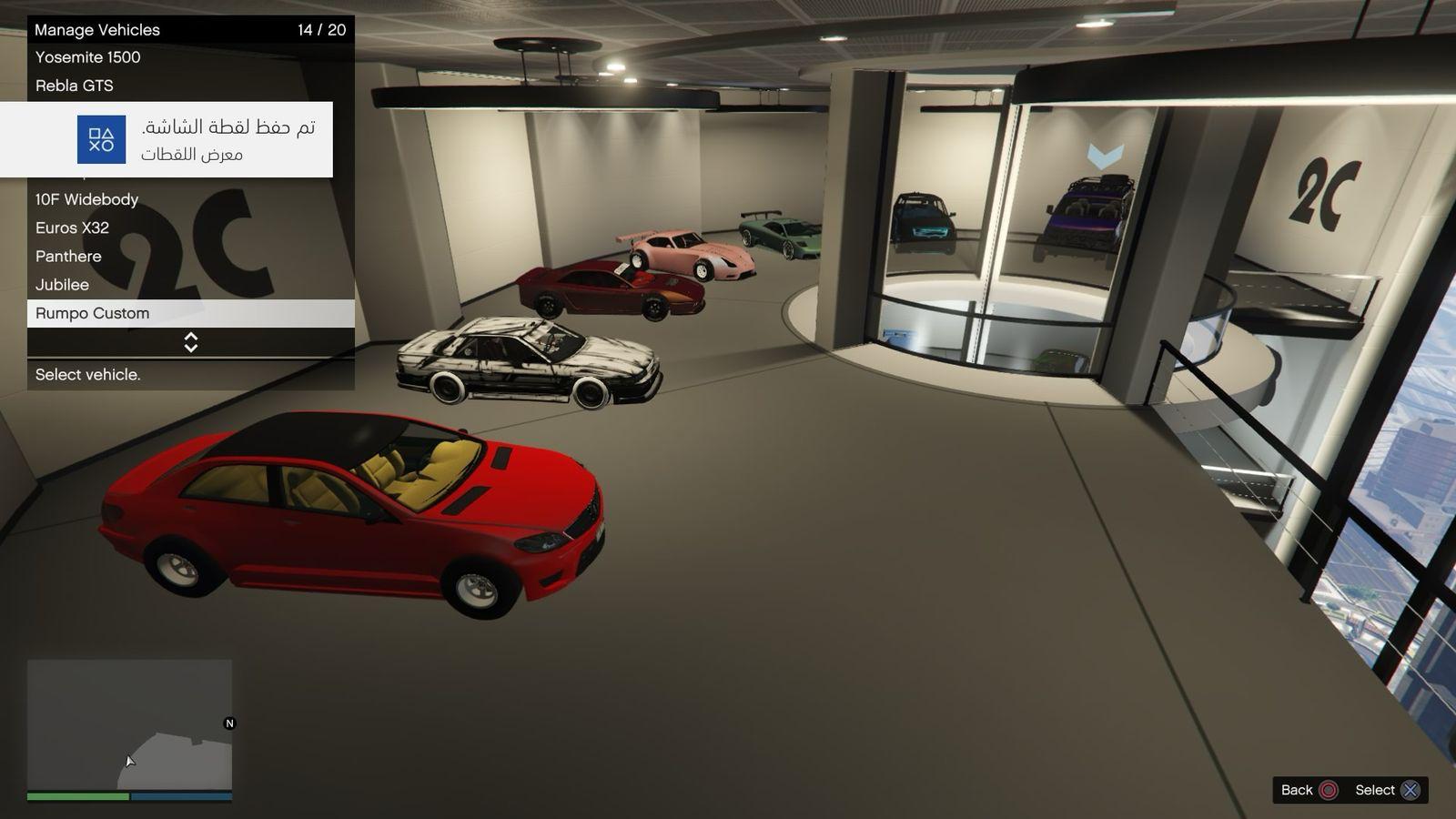Image resolution: width=1456 pixels, height=819 pixels.
Task: Open the screenshot saved notification
Action: point(167,139)
